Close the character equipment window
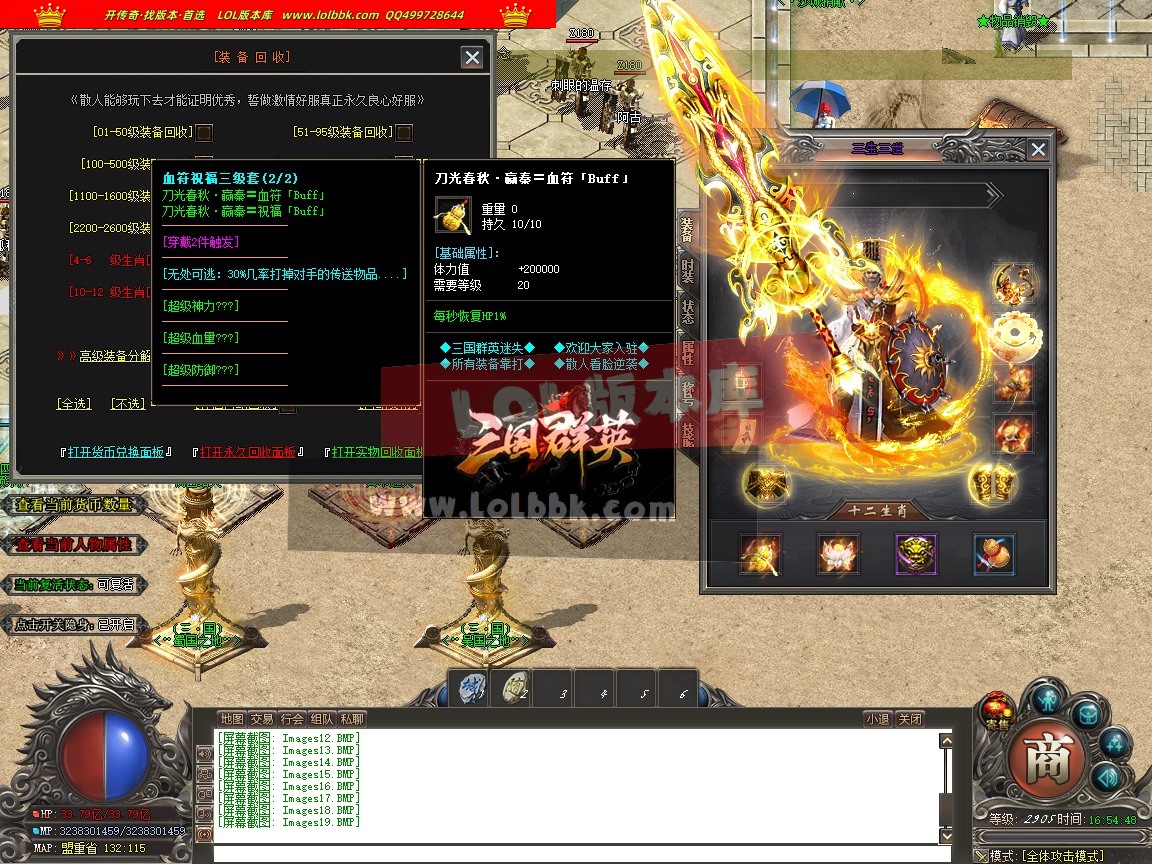The image size is (1152, 864). pos(1038,150)
